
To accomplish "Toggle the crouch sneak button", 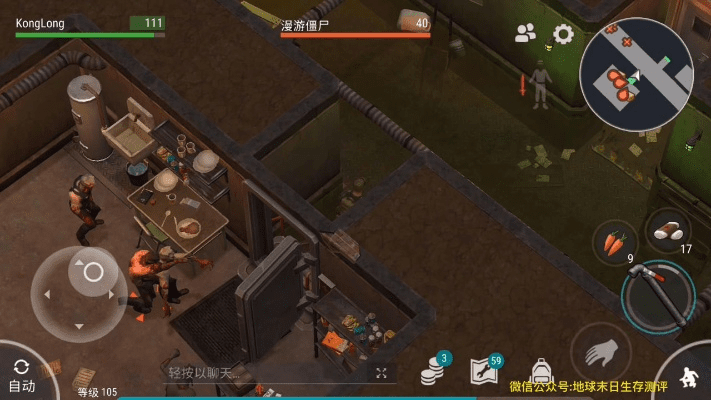I will coord(690,377).
